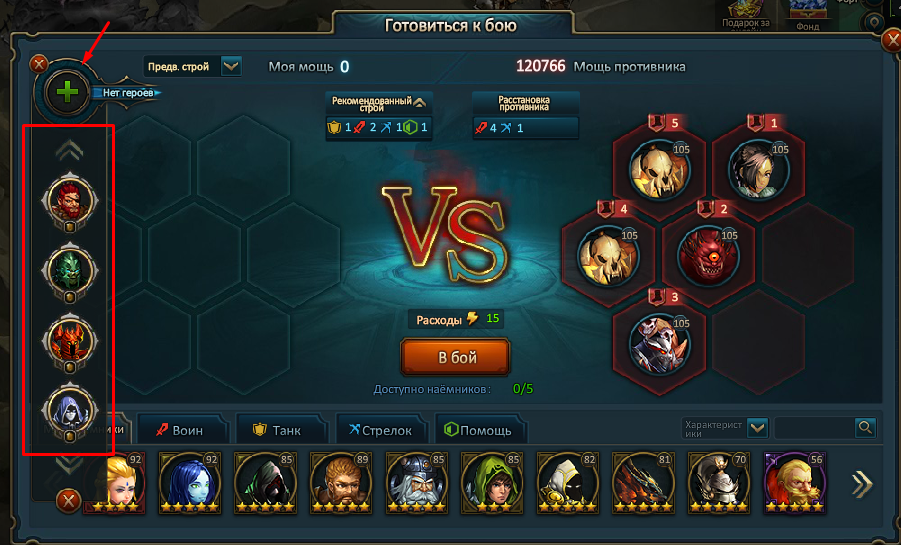
Task: Add a hero with the green plus button
Action: 67,92
